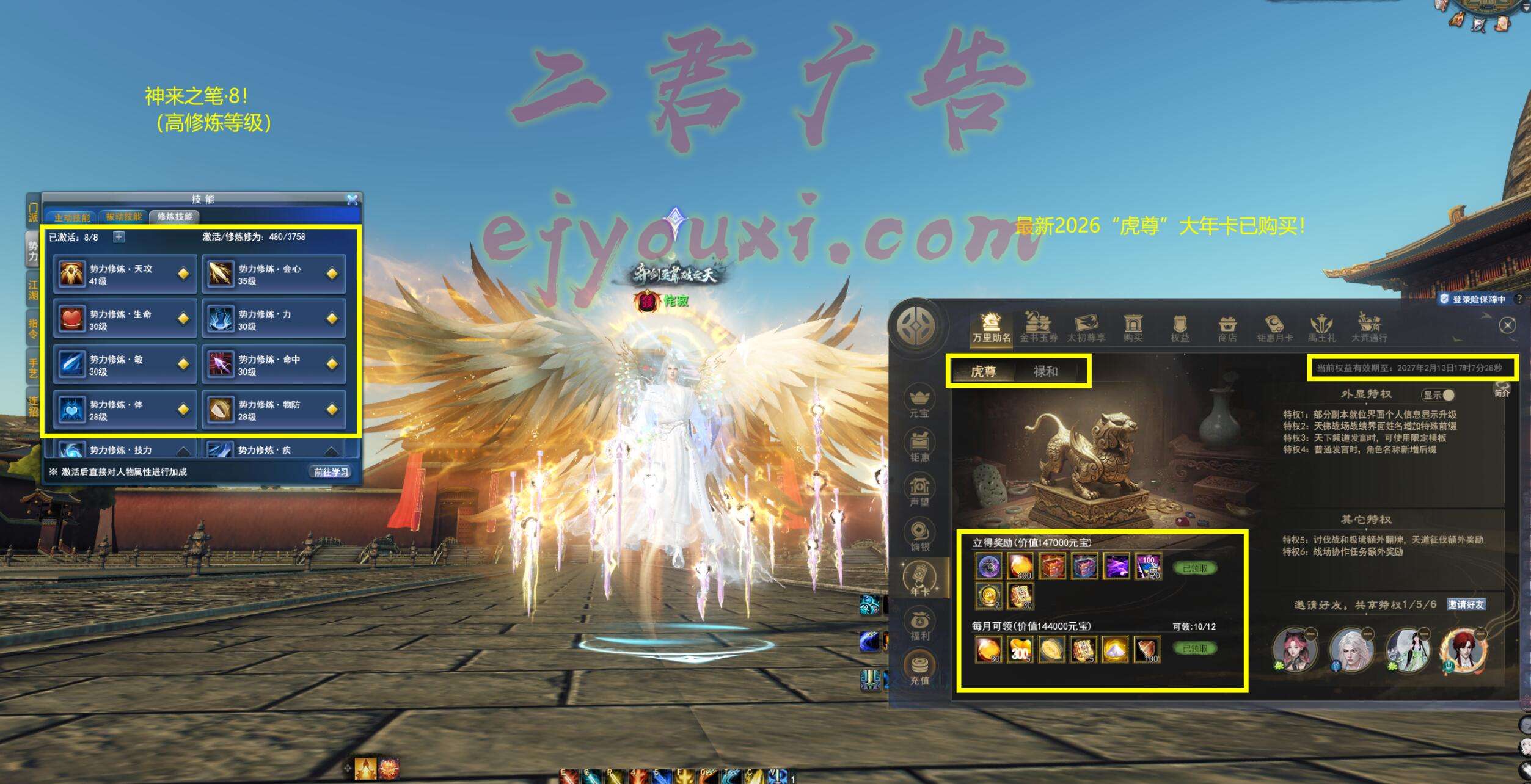This screenshot has width=1531, height=784.
Task: Click the 前往学习 button
Action: pyautogui.click(x=331, y=472)
